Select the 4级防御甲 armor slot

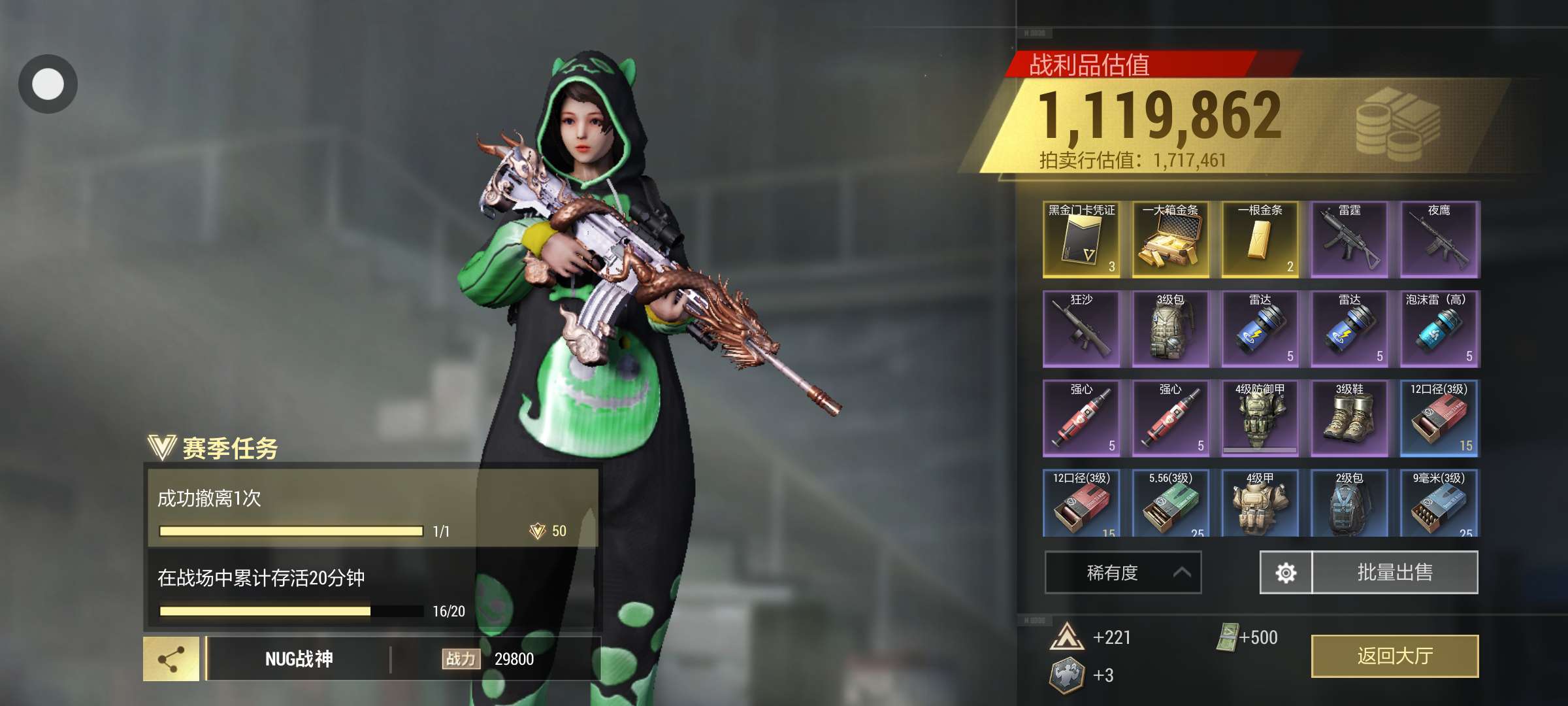coord(1260,418)
